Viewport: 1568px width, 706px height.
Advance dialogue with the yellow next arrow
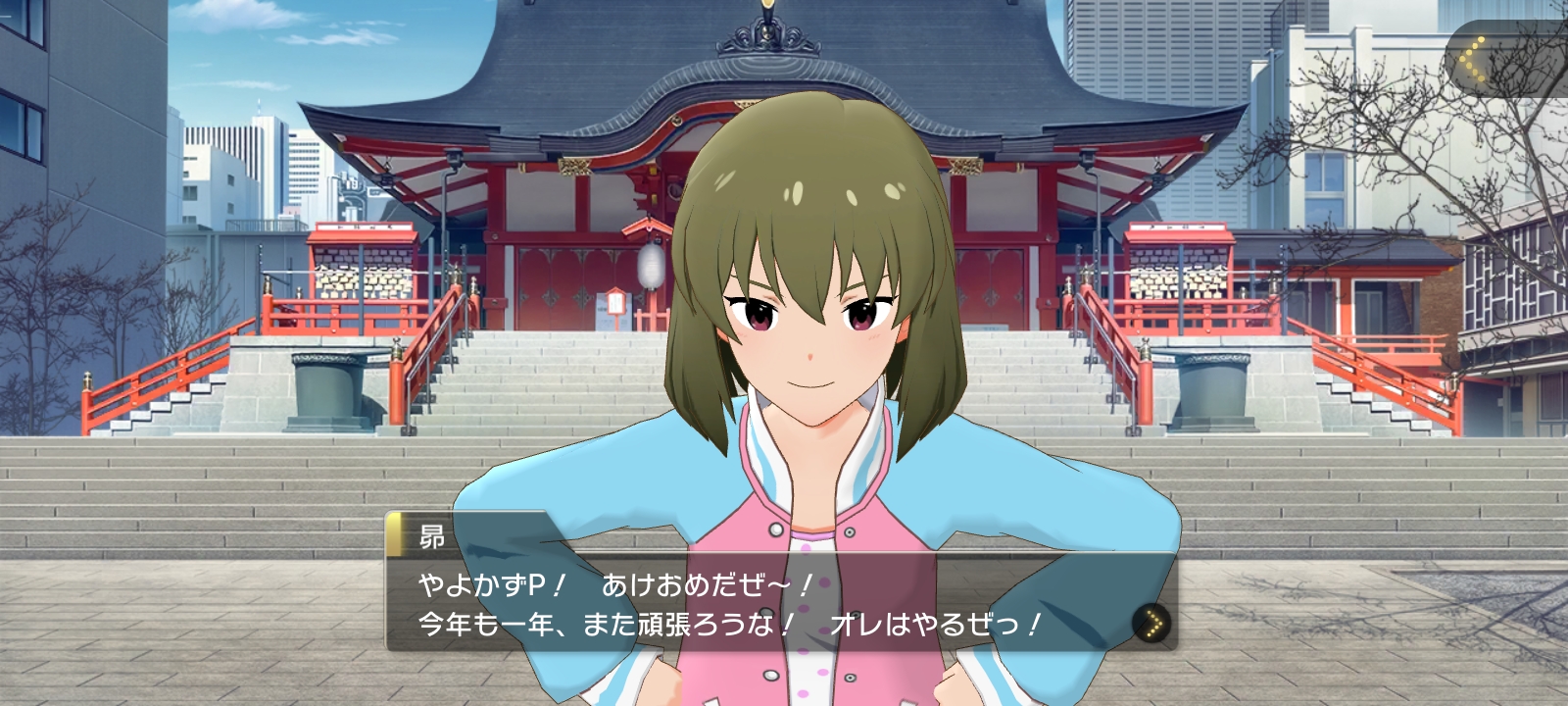click(1153, 623)
